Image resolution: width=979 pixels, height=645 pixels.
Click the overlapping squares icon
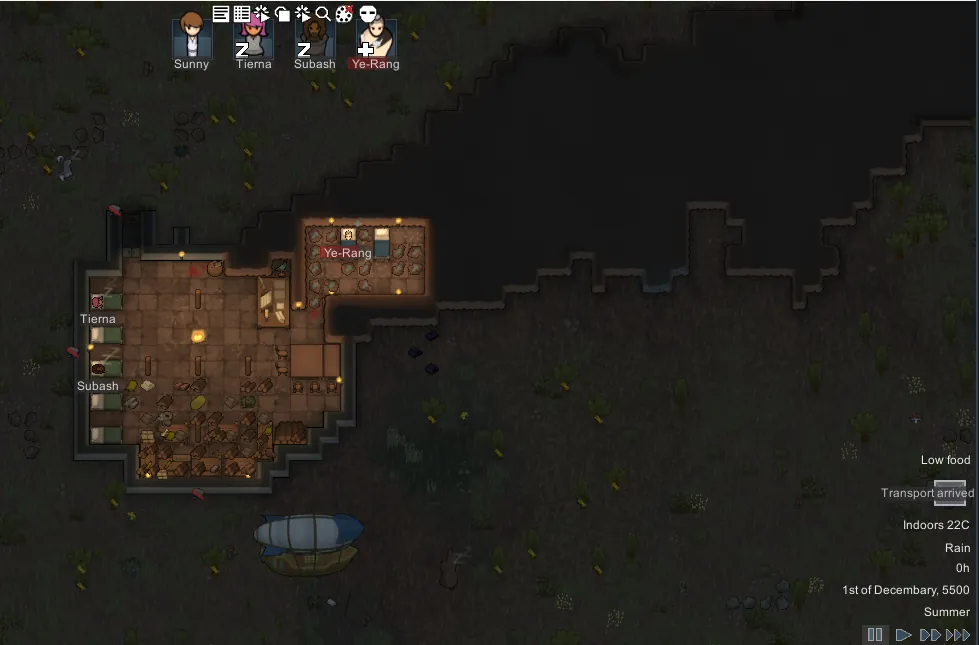pyautogui.click(x=282, y=14)
